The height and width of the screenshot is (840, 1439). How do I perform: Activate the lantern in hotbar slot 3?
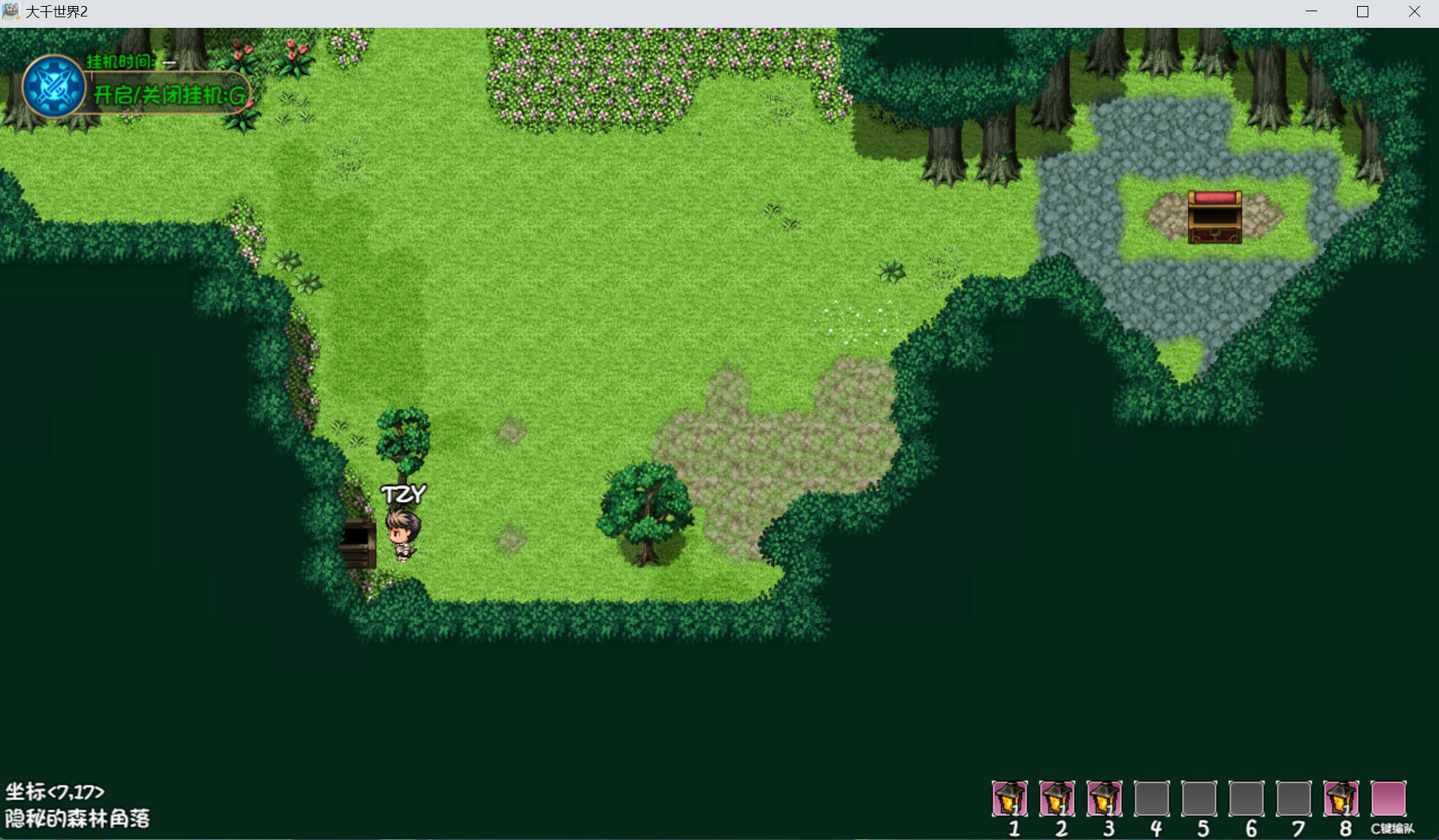click(x=1105, y=799)
